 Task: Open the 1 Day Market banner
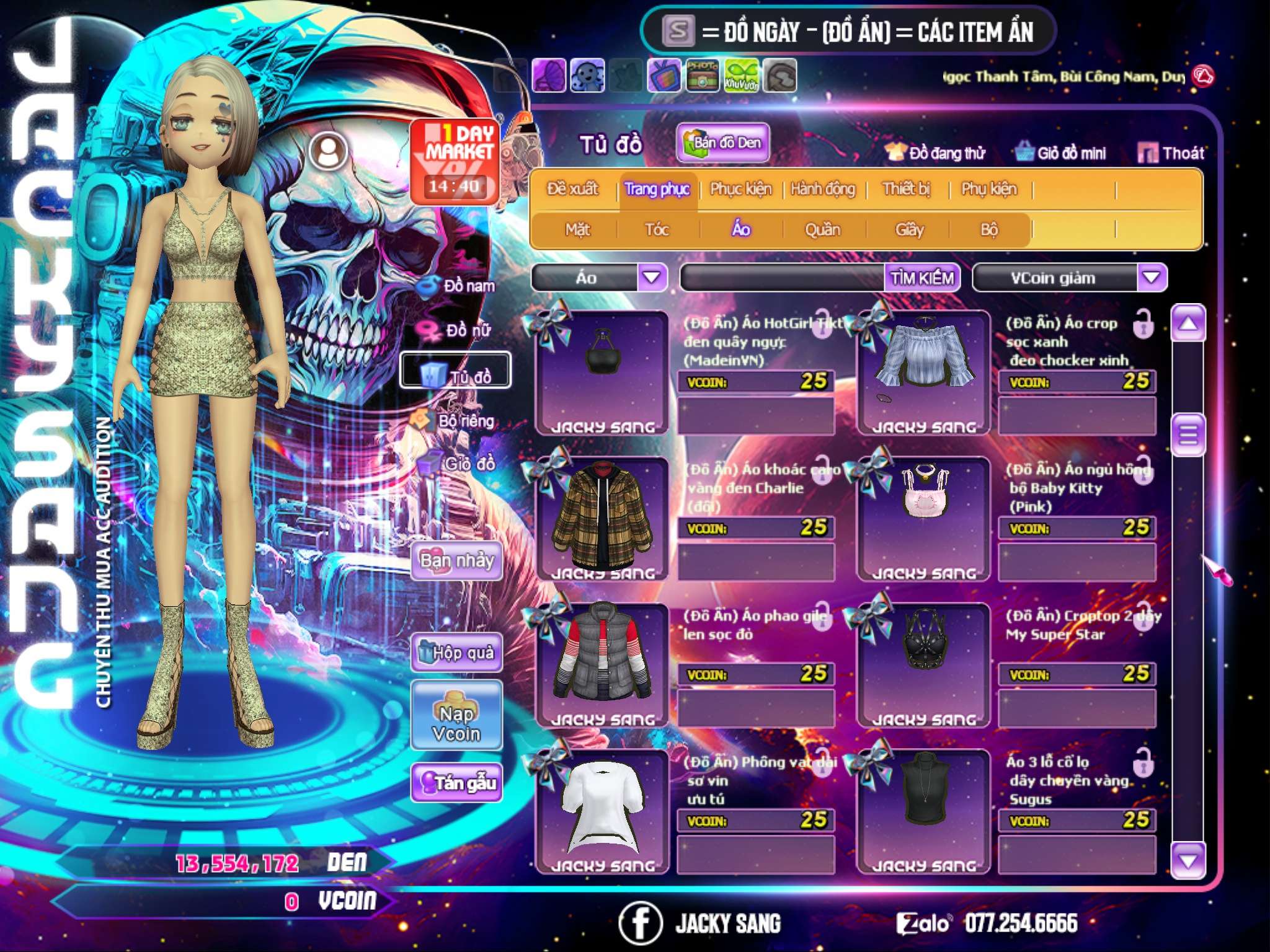click(455, 161)
